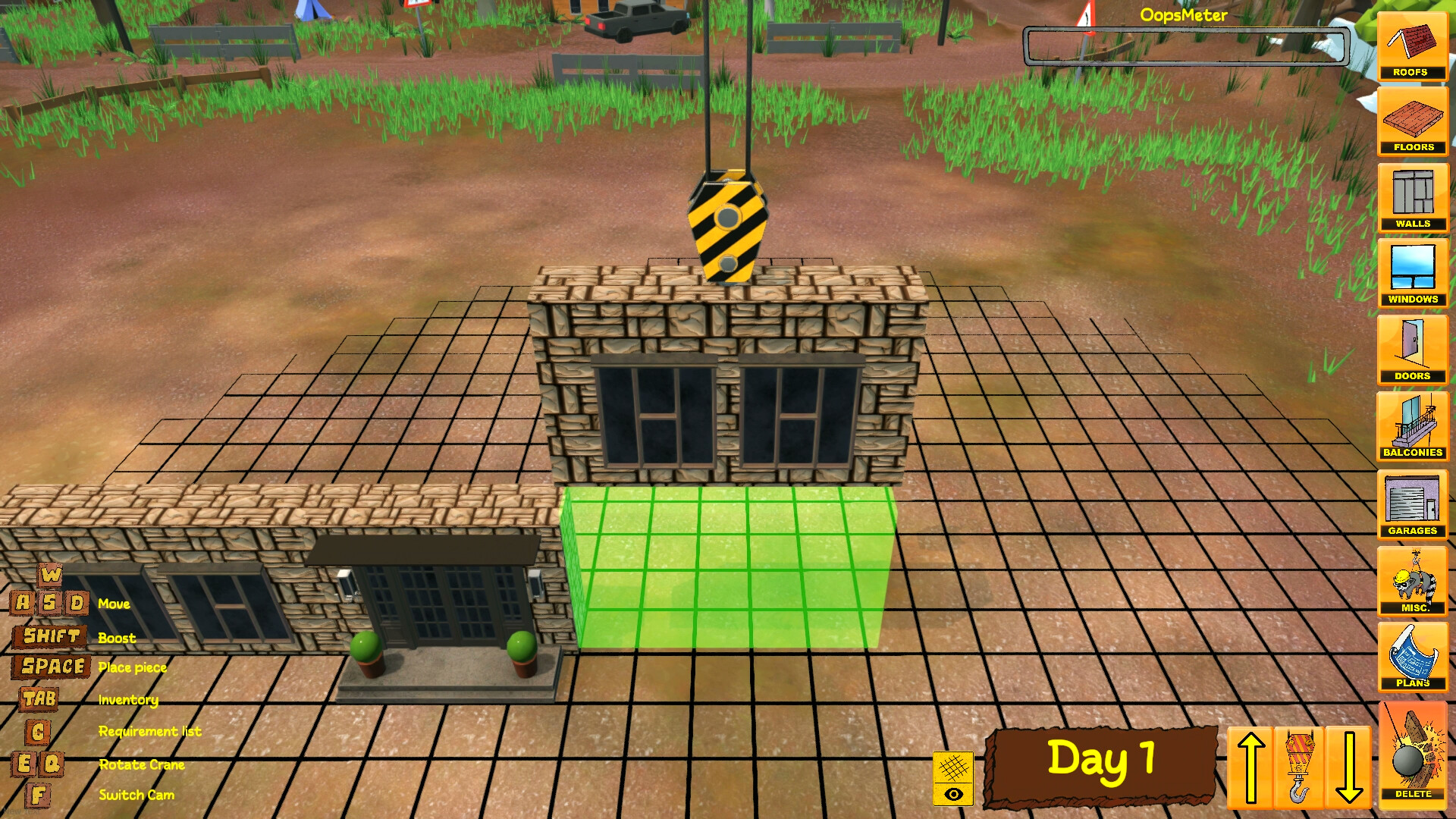1456x819 pixels.
Task: Open the Requirement list hint label
Action: [x=149, y=731]
